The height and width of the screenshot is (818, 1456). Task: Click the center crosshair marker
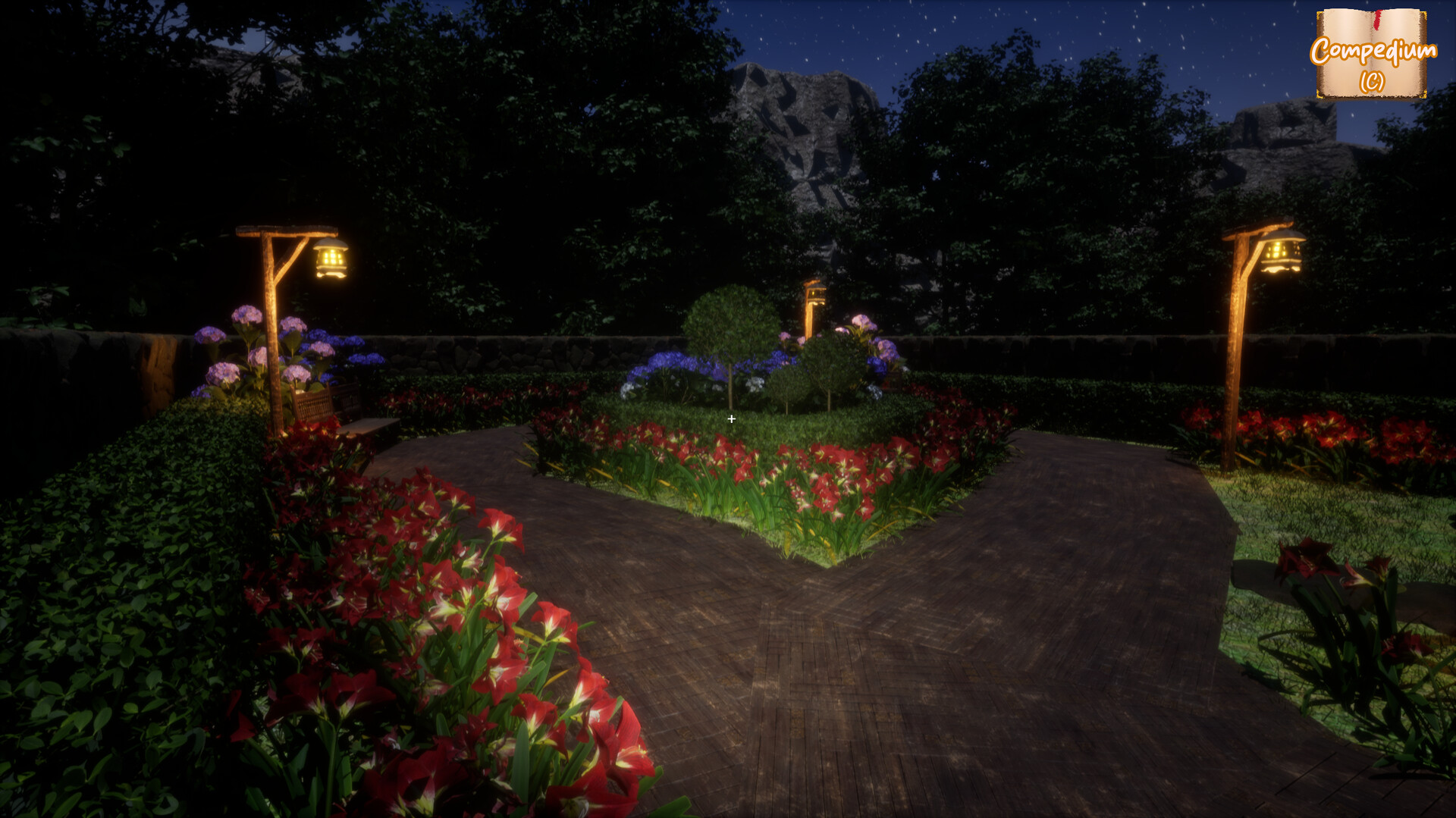tap(731, 418)
